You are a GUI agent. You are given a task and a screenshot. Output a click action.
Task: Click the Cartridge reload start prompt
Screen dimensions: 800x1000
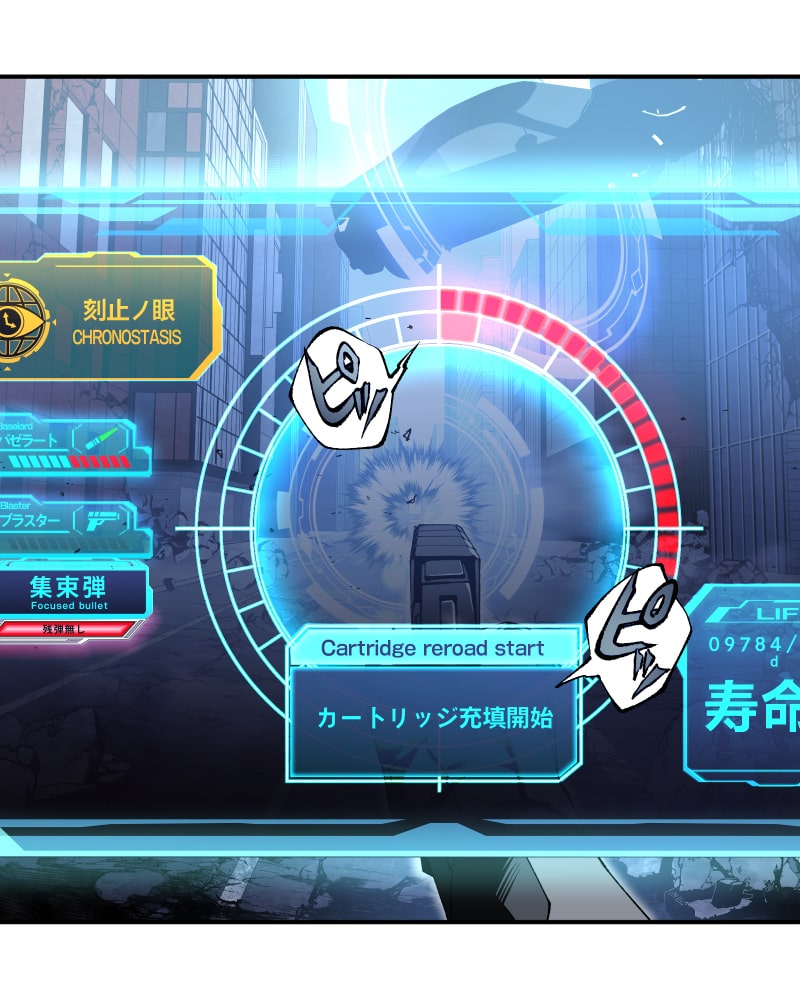433,648
